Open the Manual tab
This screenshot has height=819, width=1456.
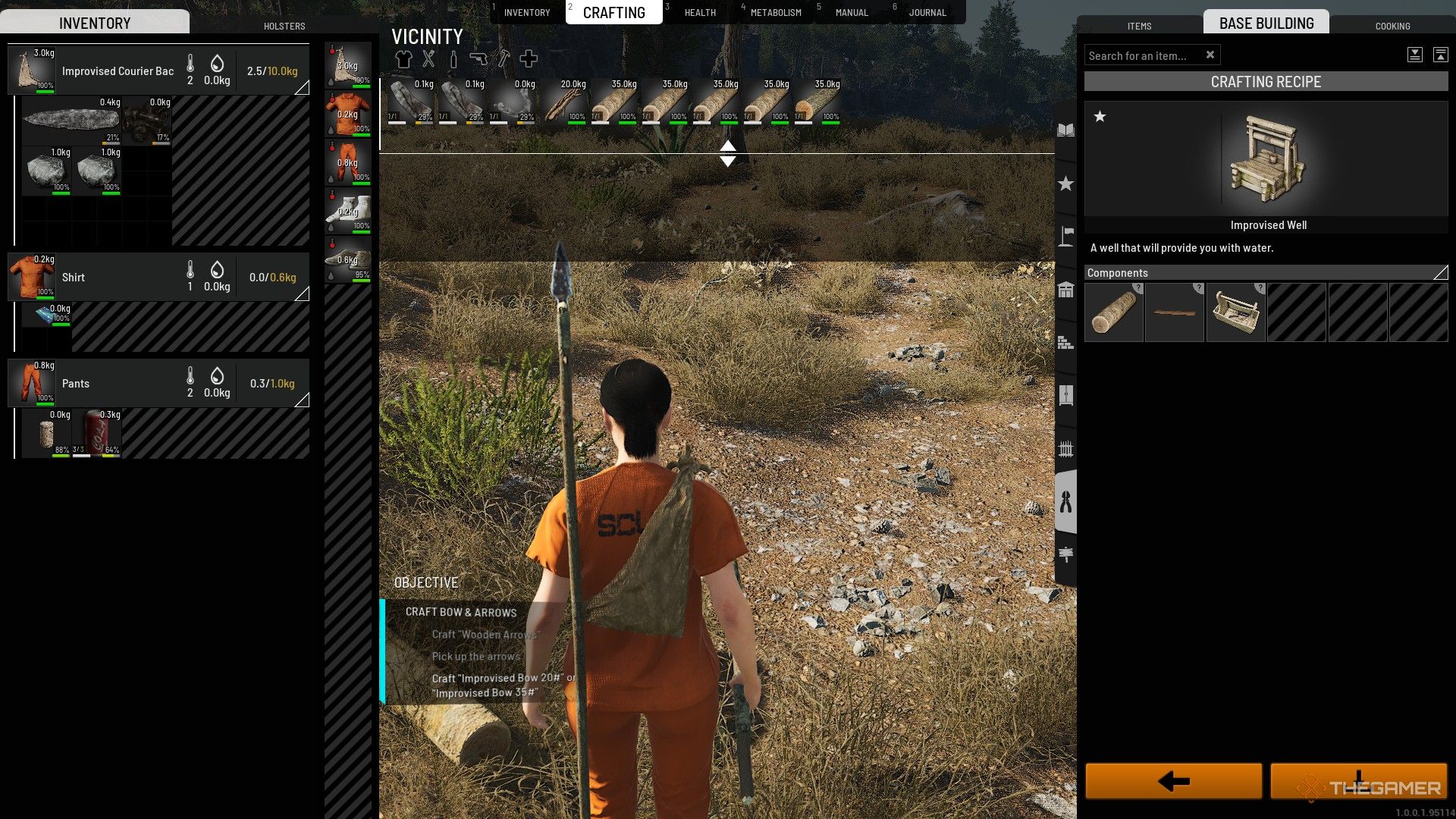pyautogui.click(x=851, y=13)
